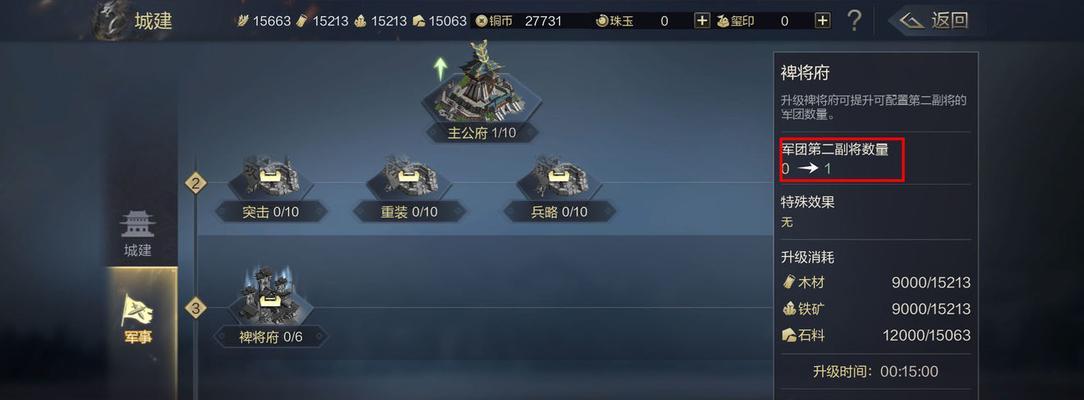Viewport: 1084px width, 400px height.
Task: Select the 突击 building node
Action: click(x=270, y=186)
